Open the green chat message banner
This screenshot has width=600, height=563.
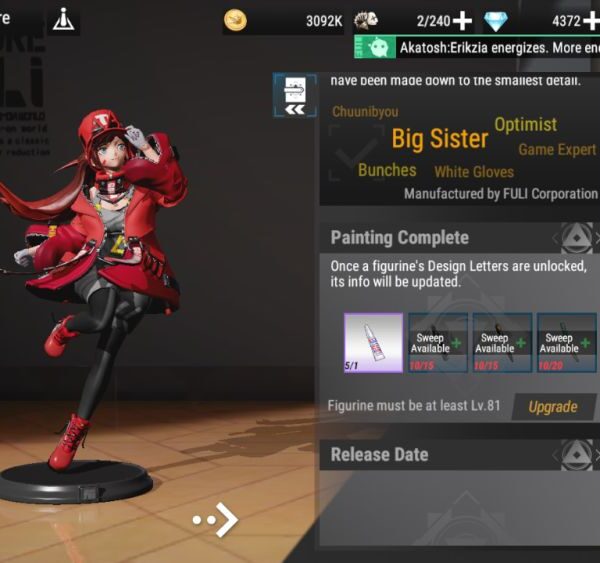click(x=477, y=47)
